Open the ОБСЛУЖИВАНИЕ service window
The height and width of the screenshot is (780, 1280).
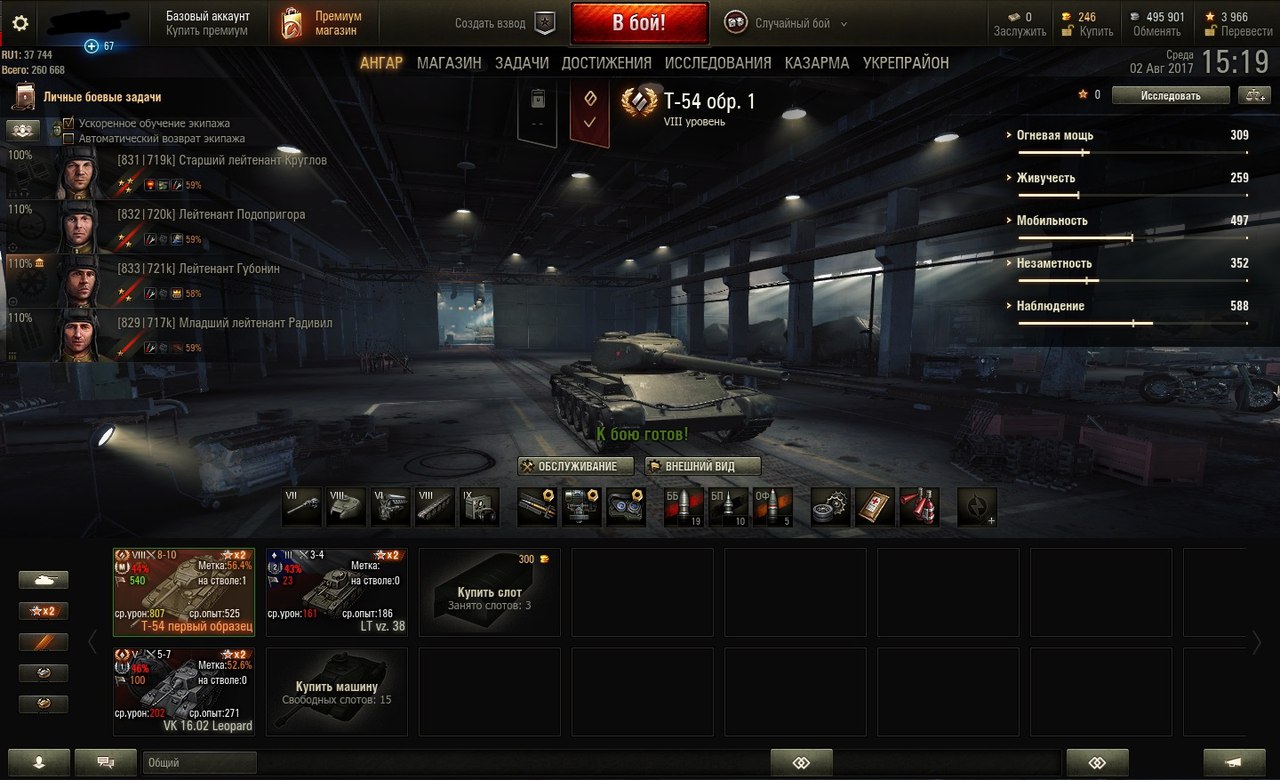pyautogui.click(x=575, y=466)
